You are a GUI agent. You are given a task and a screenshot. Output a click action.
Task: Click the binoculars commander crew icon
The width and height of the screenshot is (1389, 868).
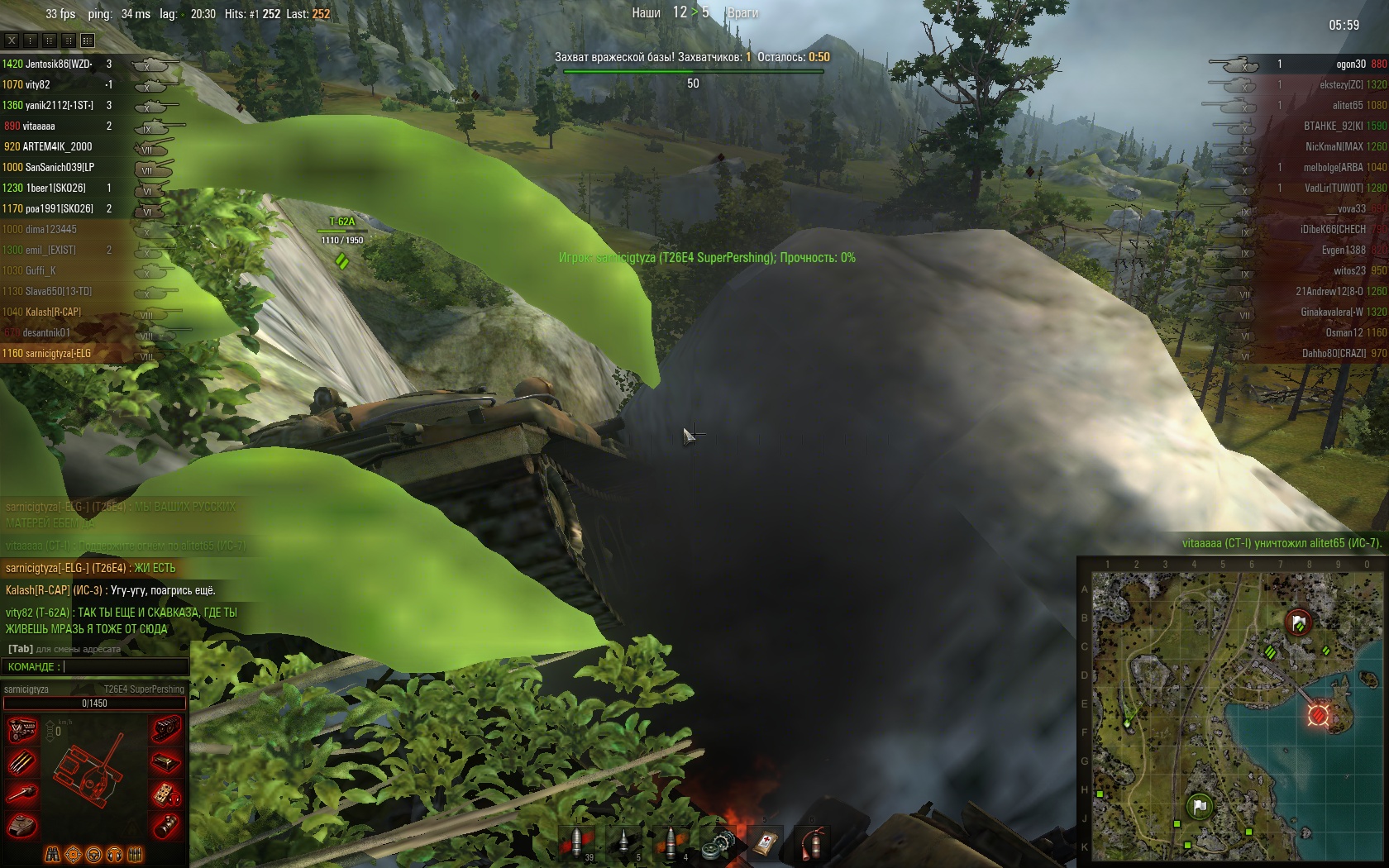52,854
